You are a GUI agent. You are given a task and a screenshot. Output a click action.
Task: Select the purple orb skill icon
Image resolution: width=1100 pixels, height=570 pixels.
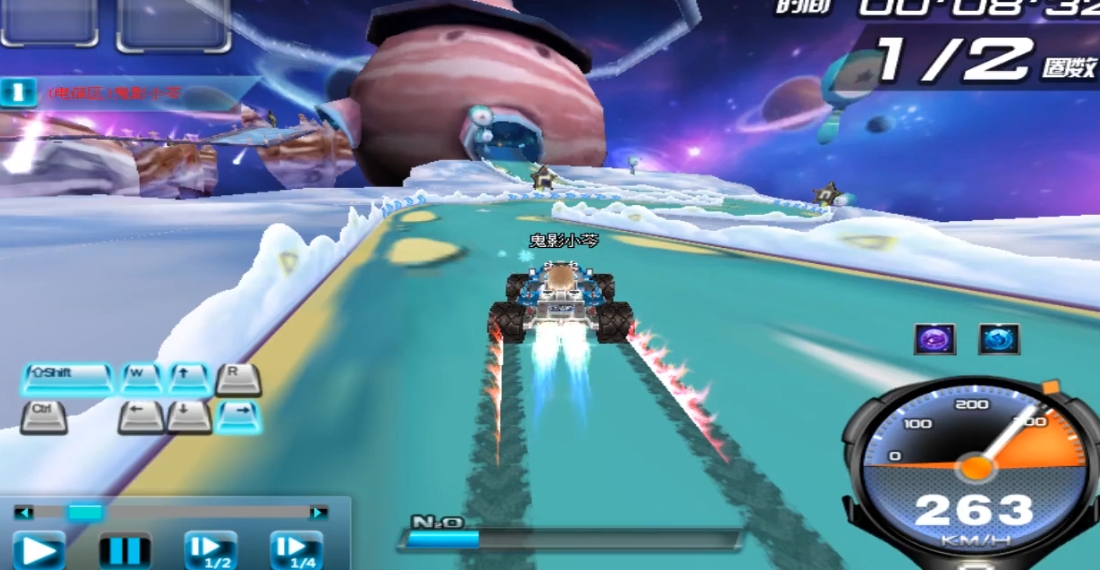pyautogui.click(x=935, y=339)
